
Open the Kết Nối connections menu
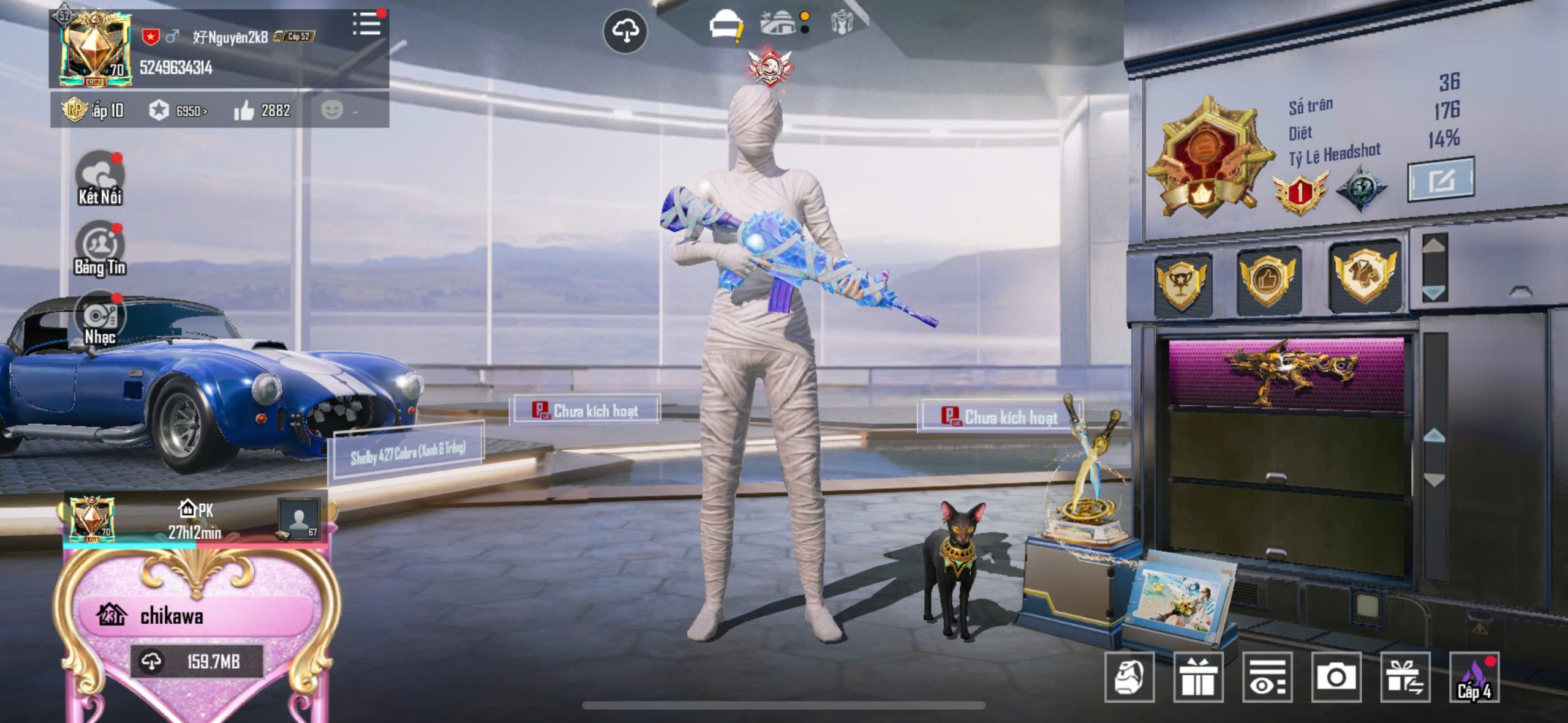click(100, 178)
